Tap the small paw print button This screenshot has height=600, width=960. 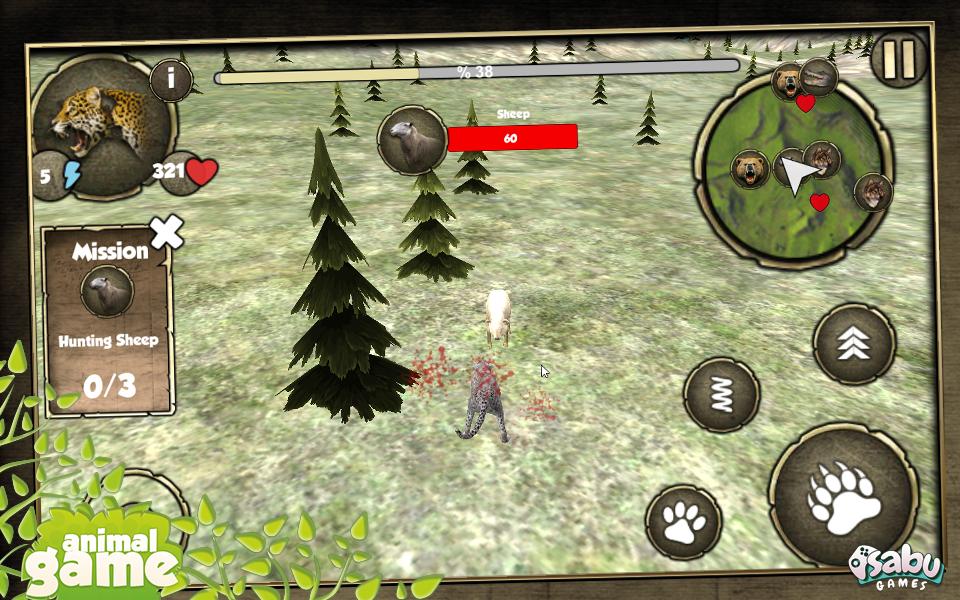pyautogui.click(x=683, y=521)
